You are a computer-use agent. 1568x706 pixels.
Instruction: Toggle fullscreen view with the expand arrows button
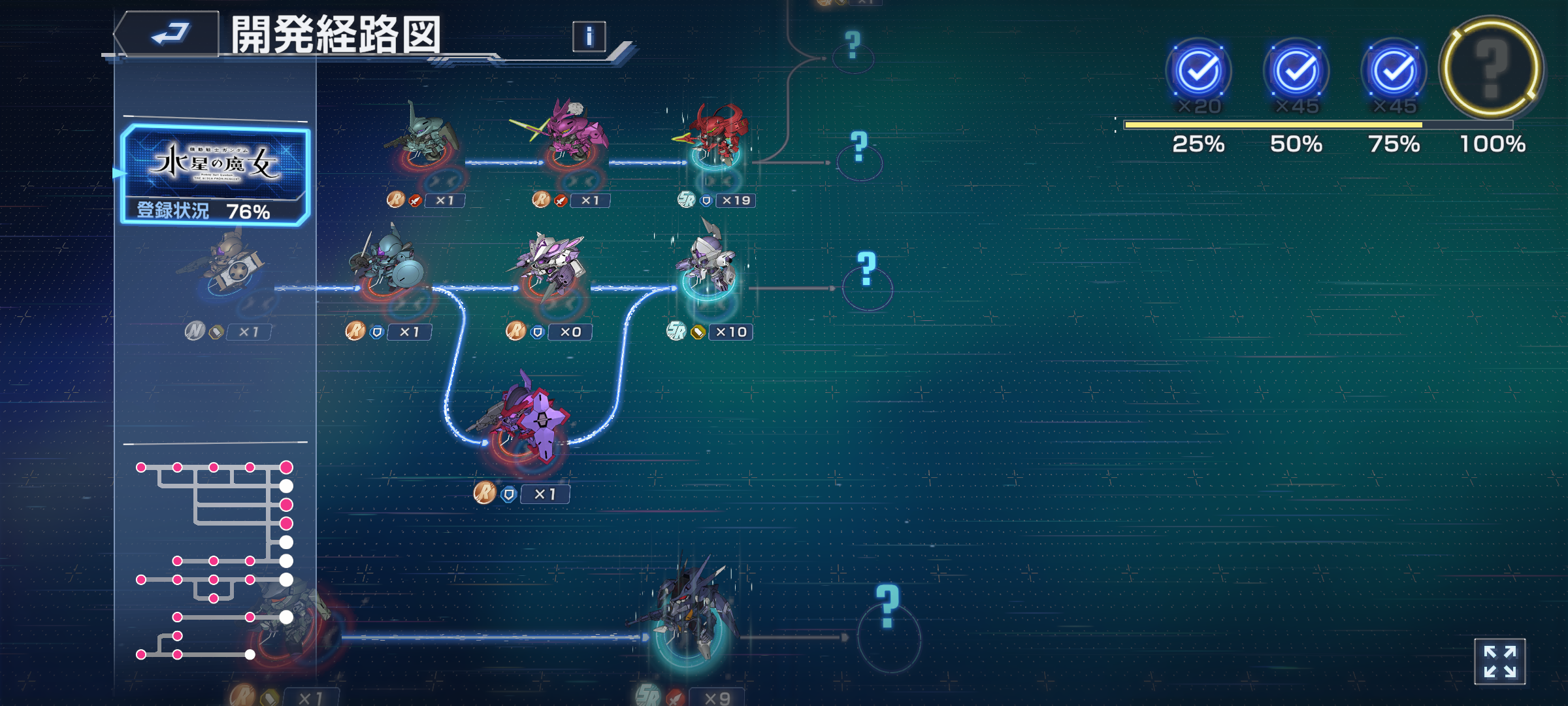(x=1499, y=662)
